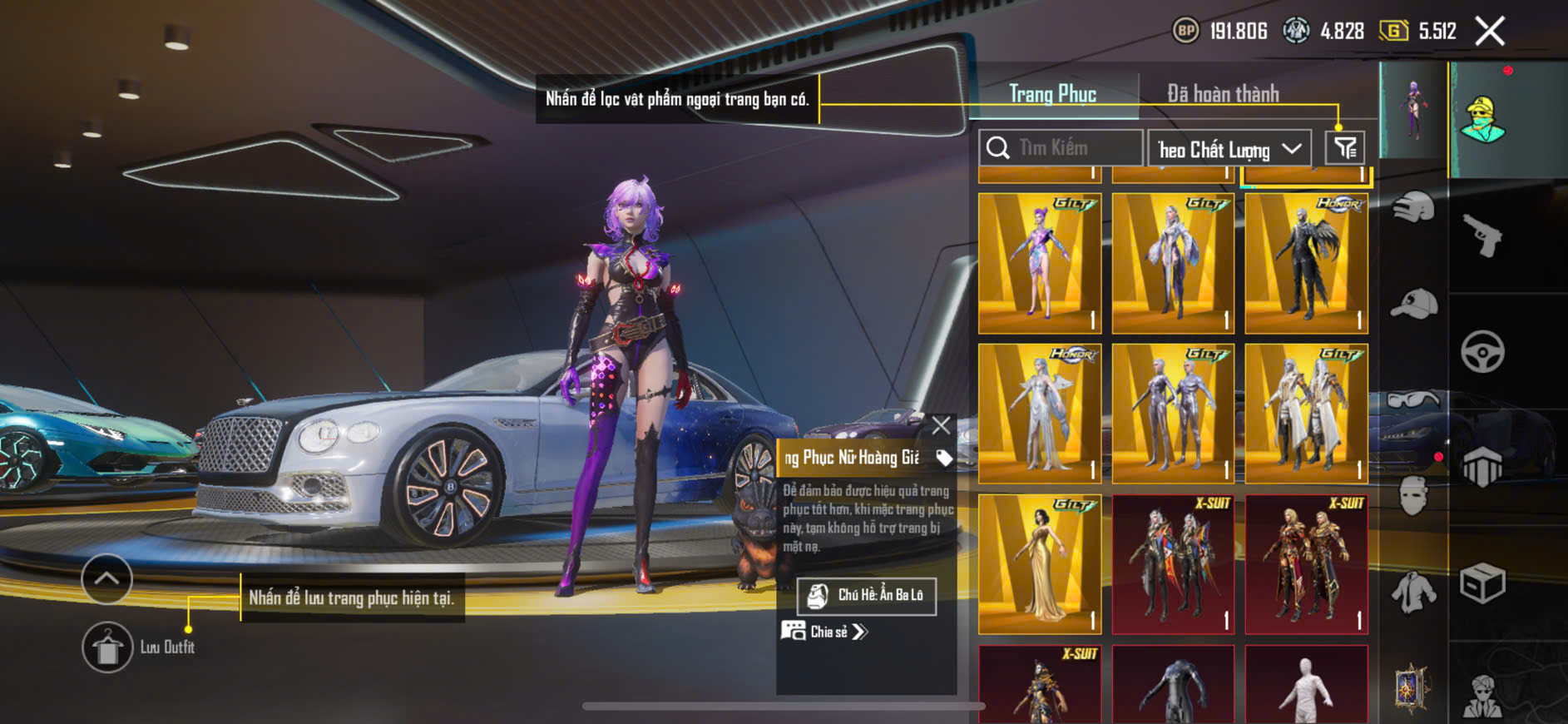Save current outfit with Lưu Outfit
The image size is (1568, 724).
107,647
